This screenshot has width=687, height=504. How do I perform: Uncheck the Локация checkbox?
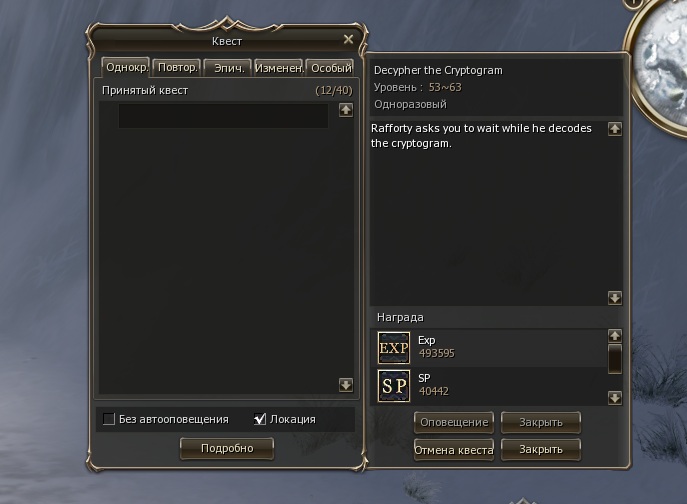pos(261,419)
